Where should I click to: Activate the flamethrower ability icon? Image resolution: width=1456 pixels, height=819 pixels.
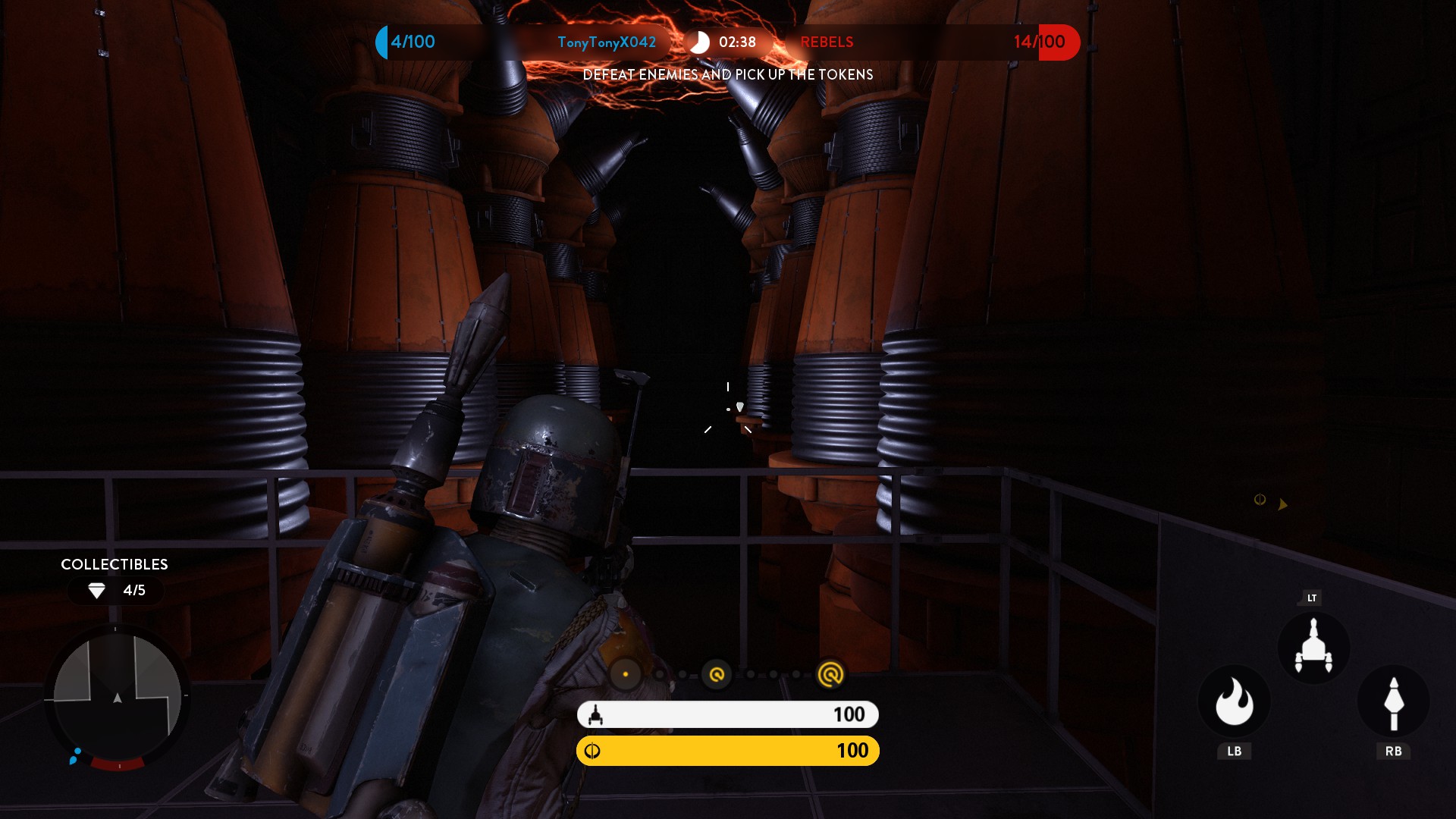click(x=1234, y=701)
